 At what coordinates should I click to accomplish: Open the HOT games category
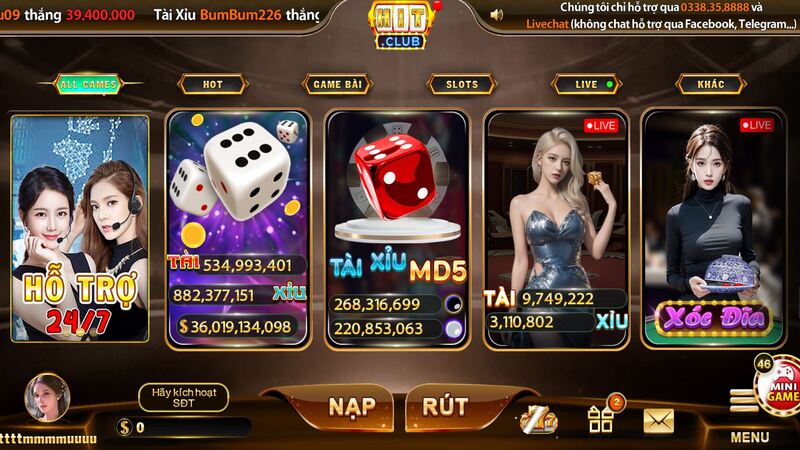[x=212, y=85]
